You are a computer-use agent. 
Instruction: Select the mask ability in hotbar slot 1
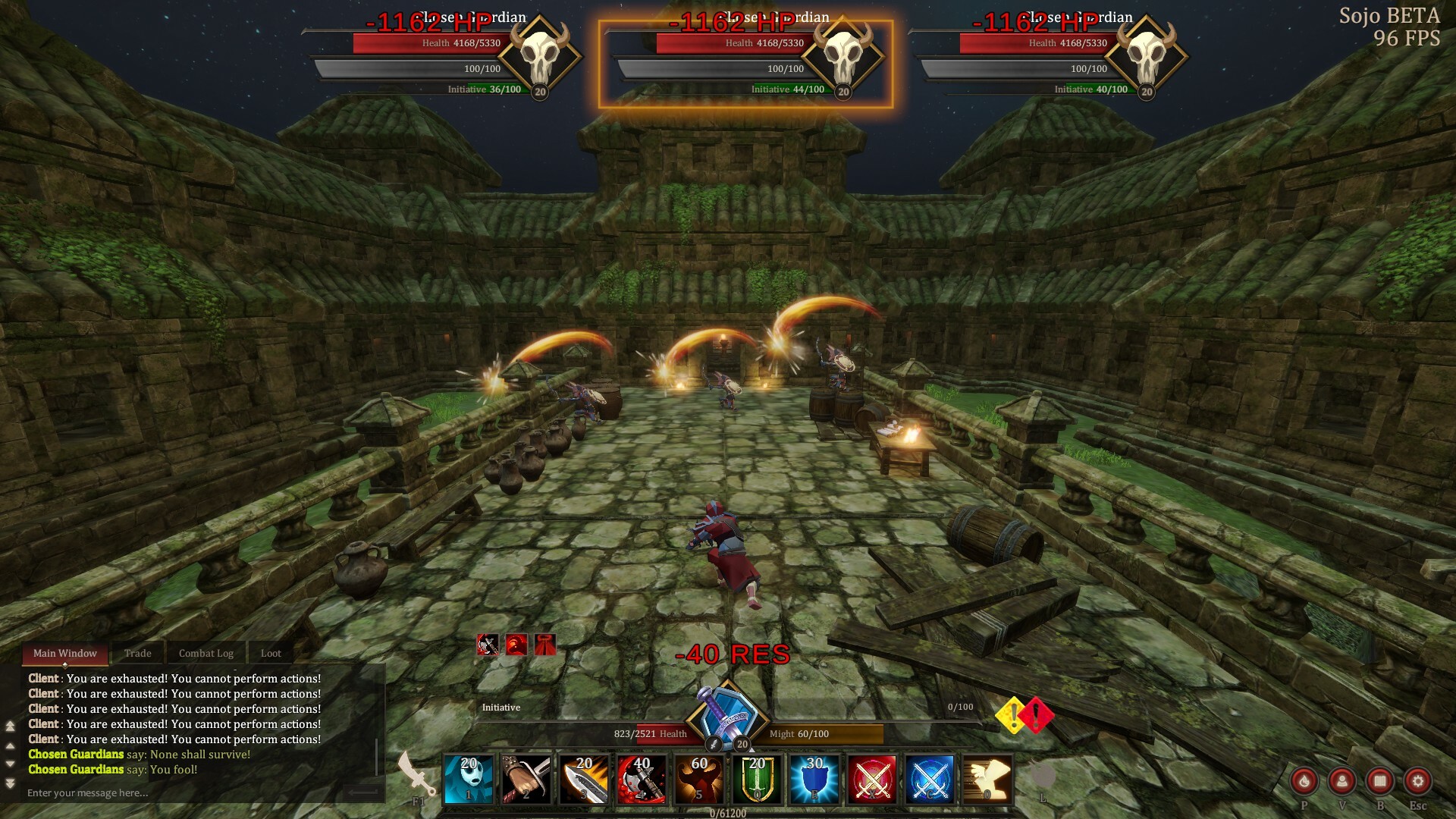(470, 777)
